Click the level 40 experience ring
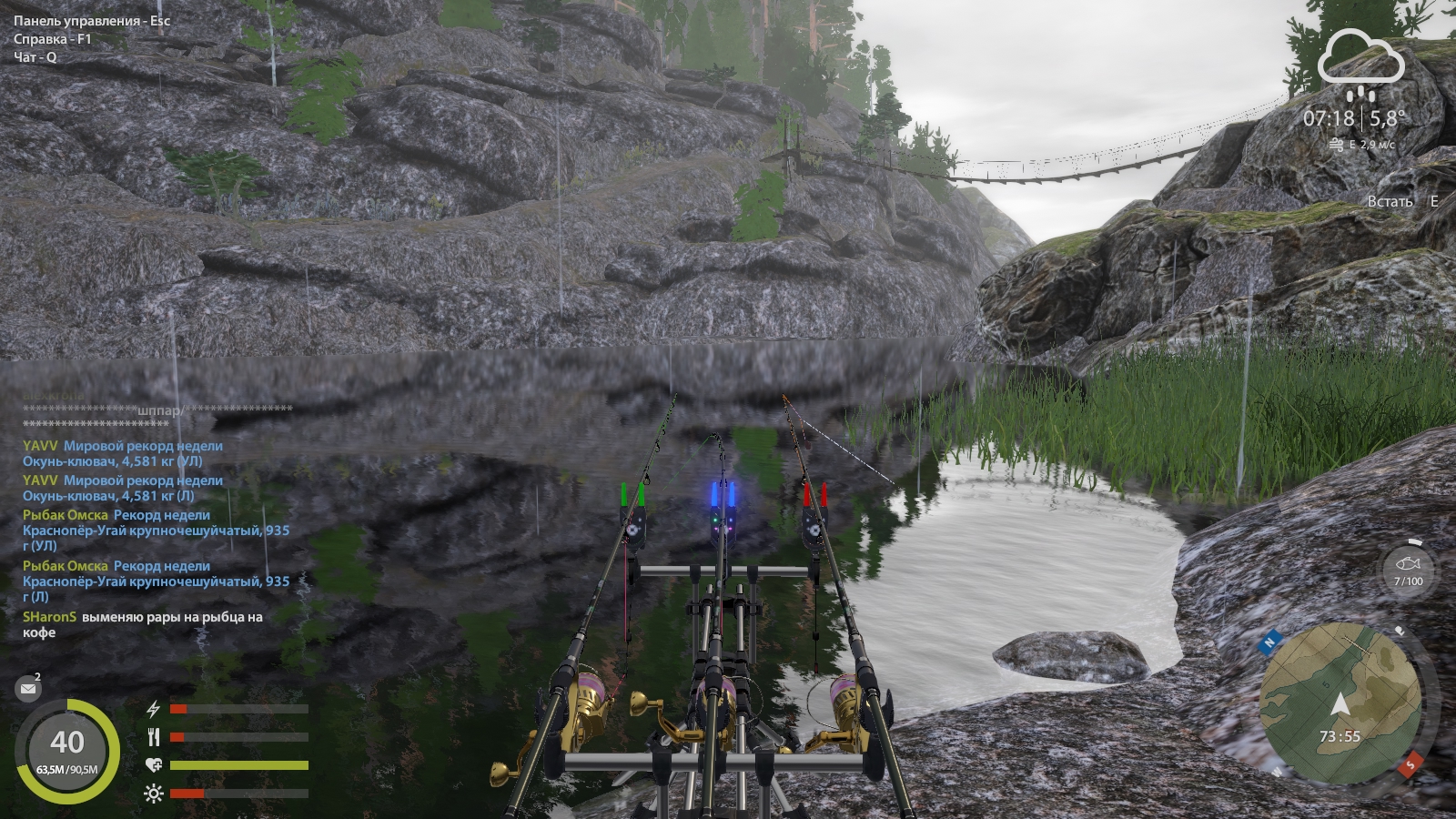 pos(67,752)
